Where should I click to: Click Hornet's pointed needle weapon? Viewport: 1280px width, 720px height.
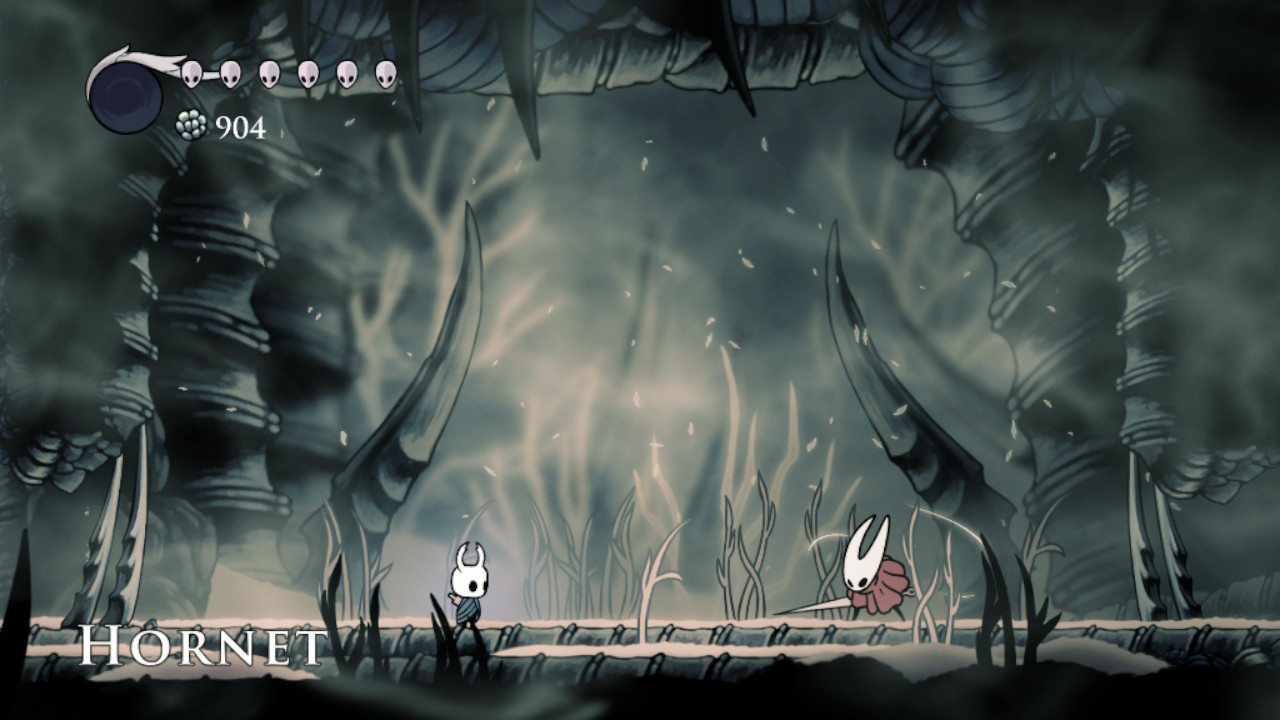point(815,605)
